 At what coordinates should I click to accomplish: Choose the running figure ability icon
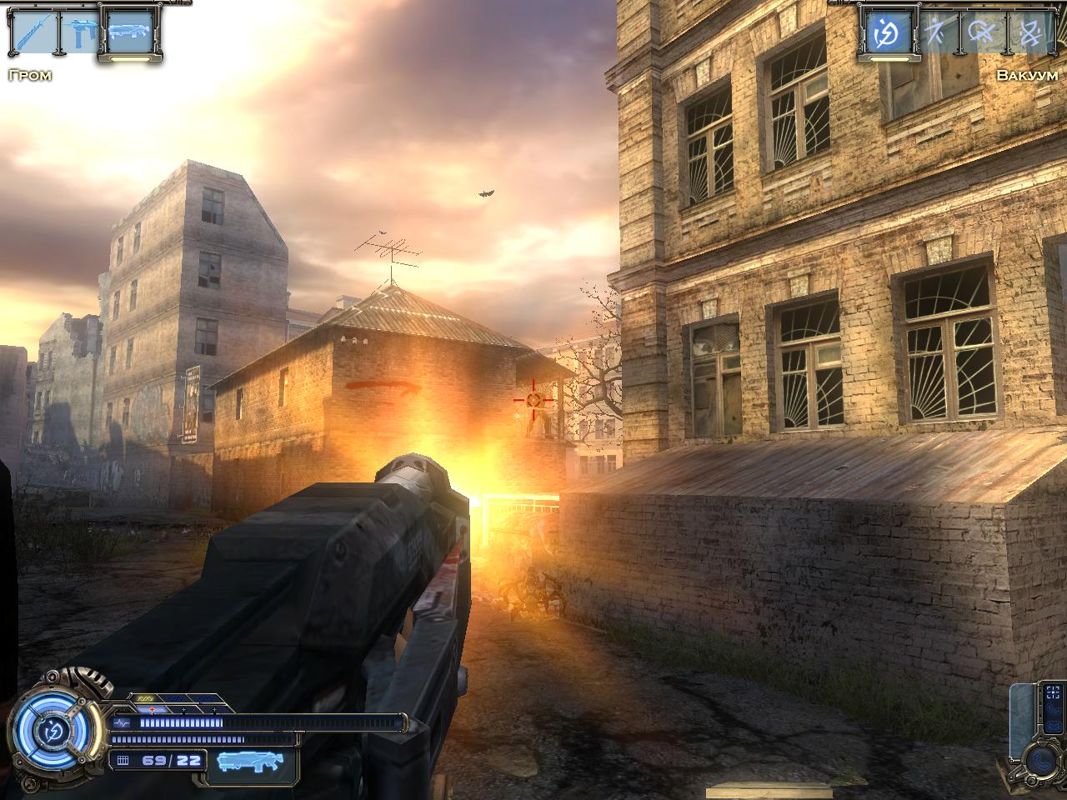[937, 31]
